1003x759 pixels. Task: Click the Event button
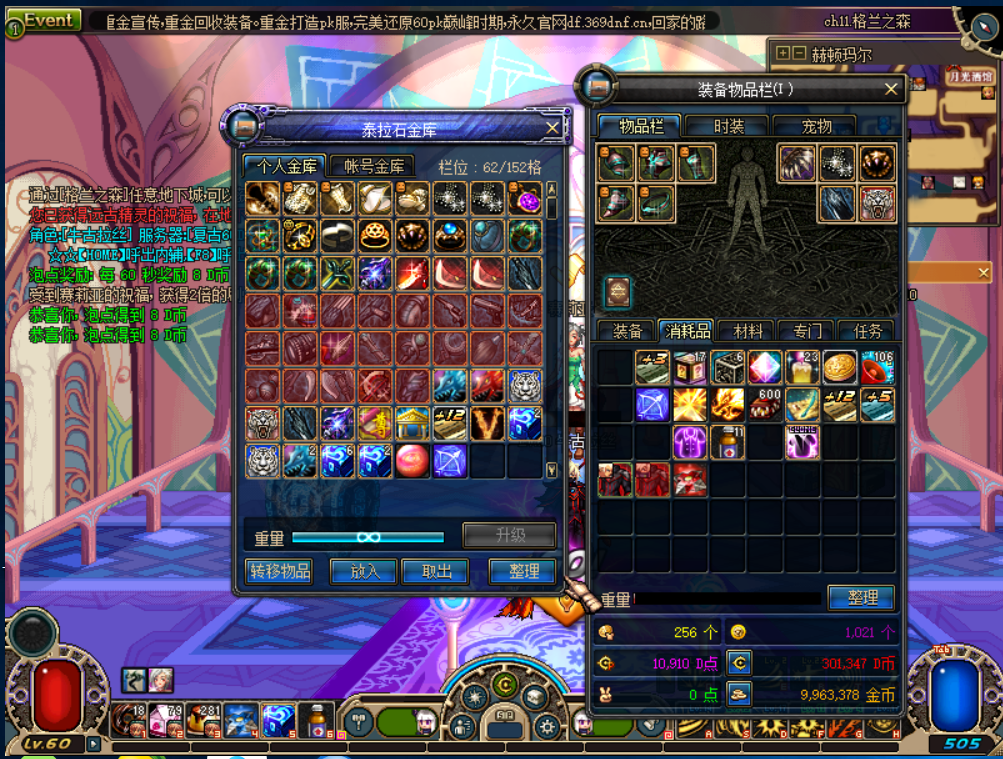(x=48, y=21)
